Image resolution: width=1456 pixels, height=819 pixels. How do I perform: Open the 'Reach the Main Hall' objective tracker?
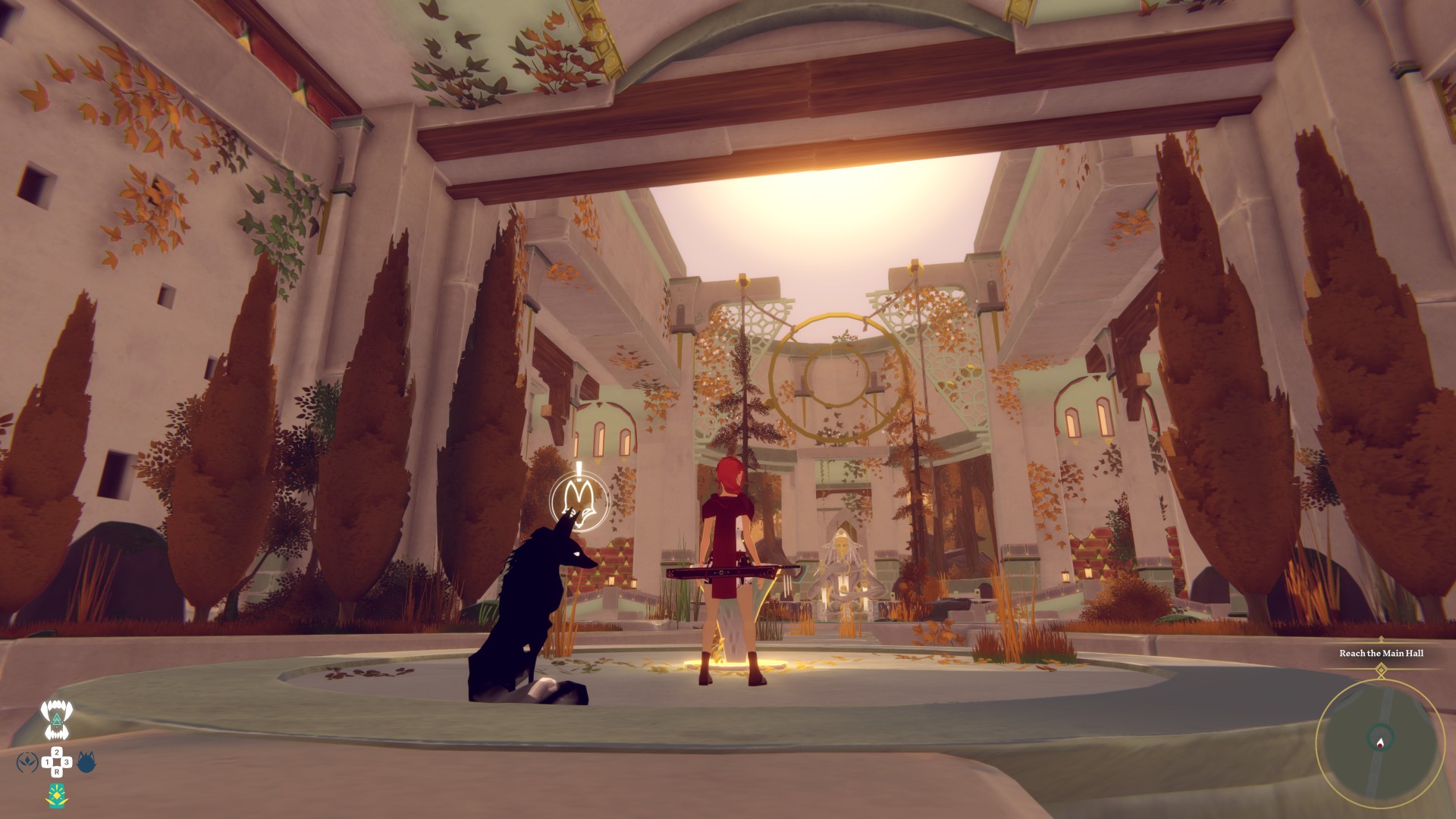tap(1380, 653)
